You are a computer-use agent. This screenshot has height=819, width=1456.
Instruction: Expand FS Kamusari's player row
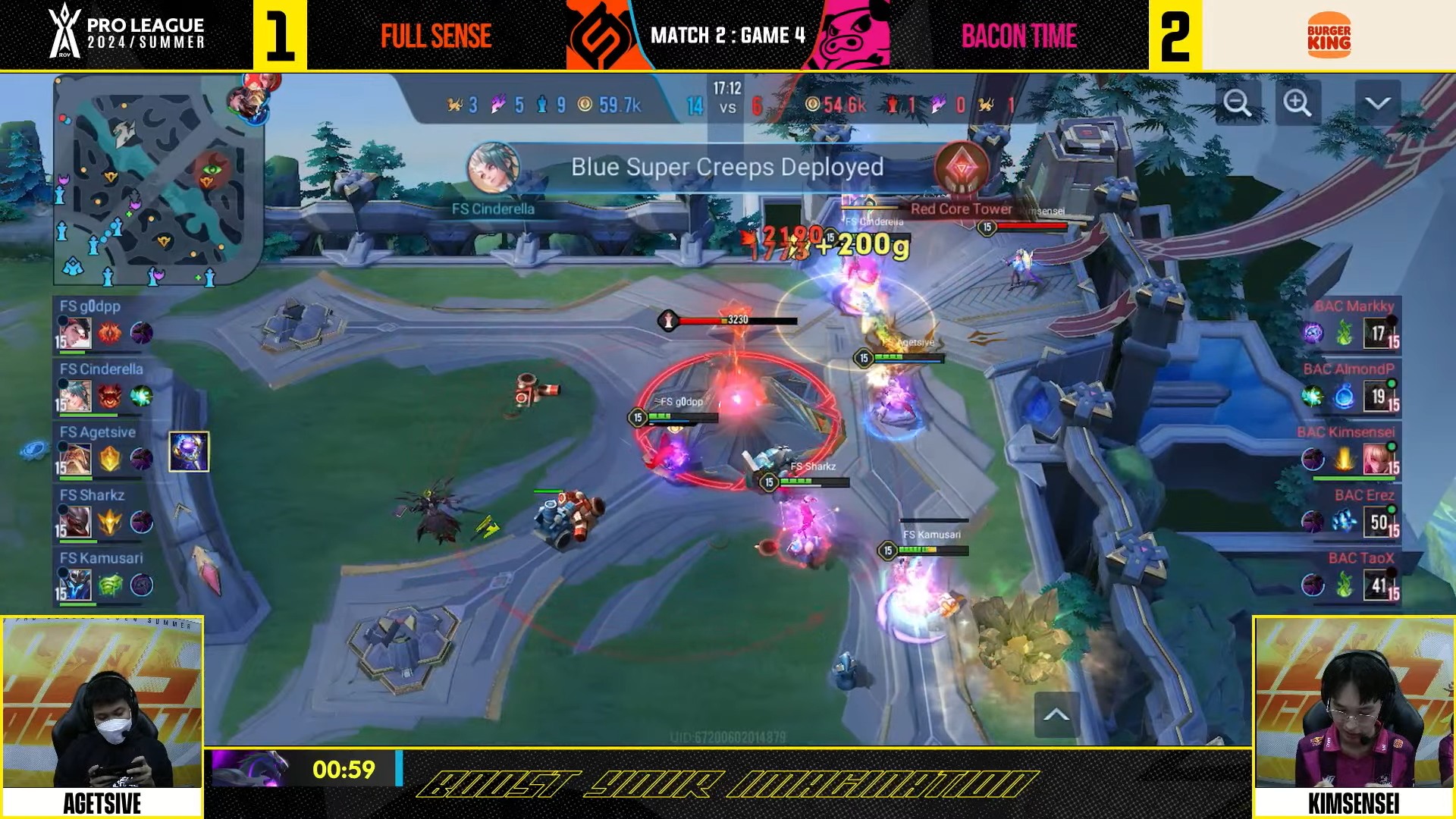click(100, 558)
